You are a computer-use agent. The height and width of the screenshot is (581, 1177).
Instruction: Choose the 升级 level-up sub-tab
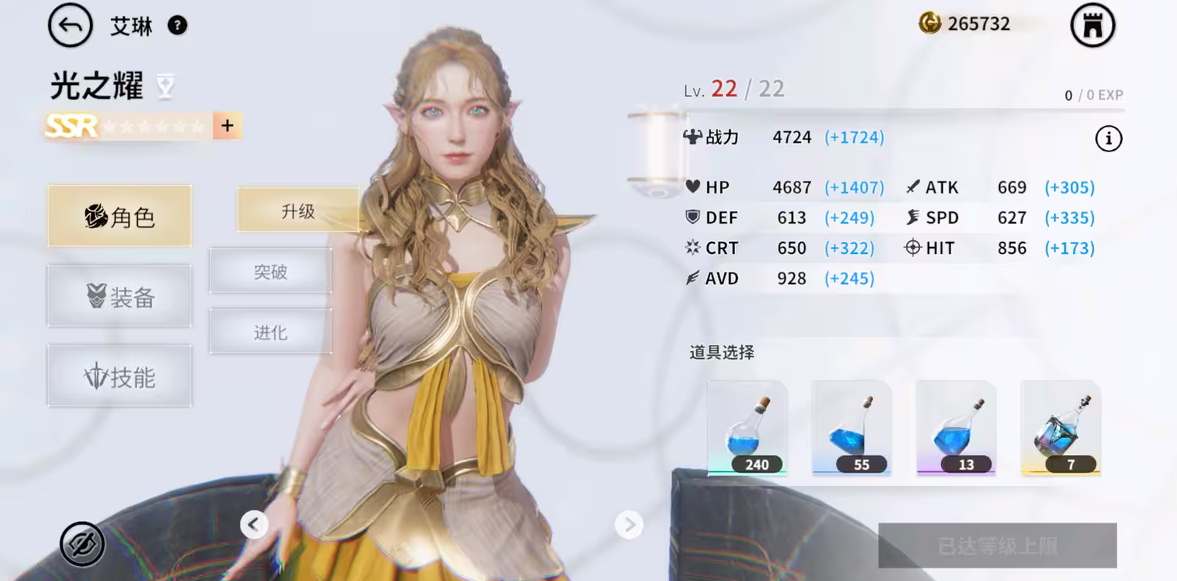298,211
